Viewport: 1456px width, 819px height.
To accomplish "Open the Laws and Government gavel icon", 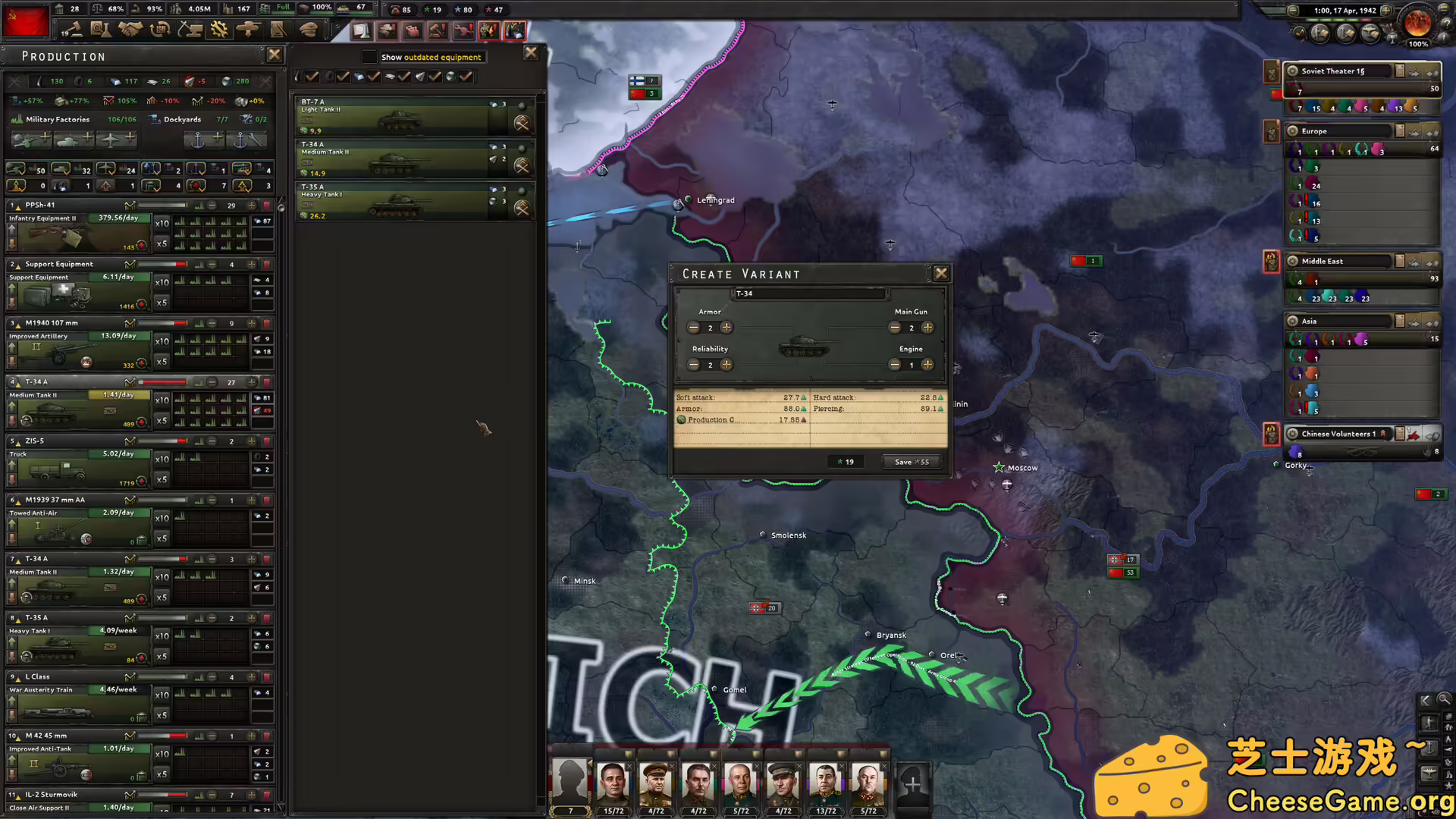I will tap(73, 30).
